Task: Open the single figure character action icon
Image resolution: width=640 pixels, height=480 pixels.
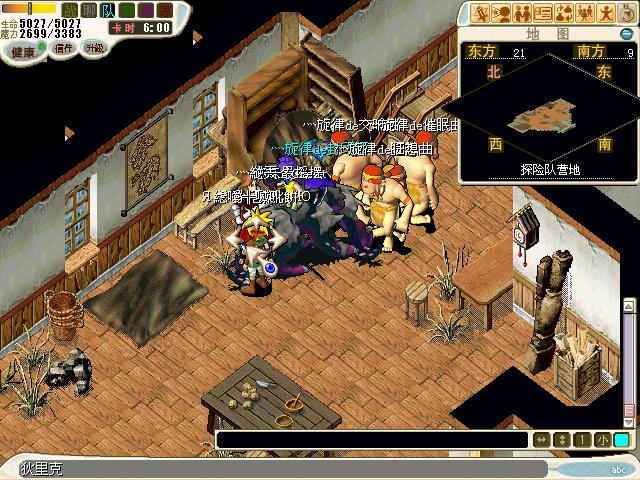Action: [x=605, y=13]
